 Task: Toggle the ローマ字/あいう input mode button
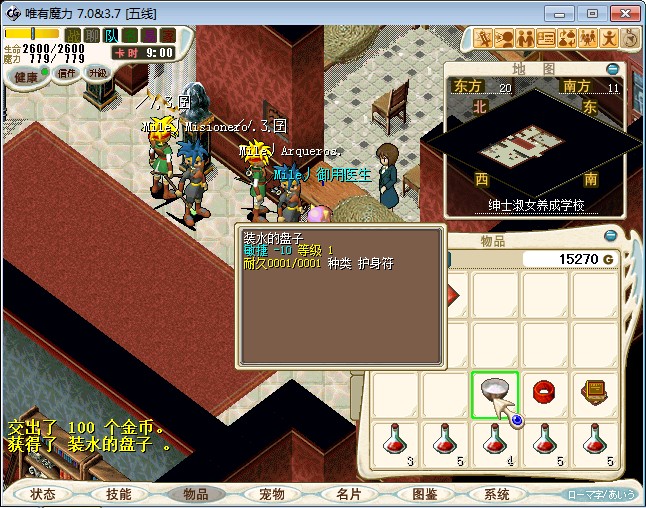pyautogui.click(x=601, y=494)
